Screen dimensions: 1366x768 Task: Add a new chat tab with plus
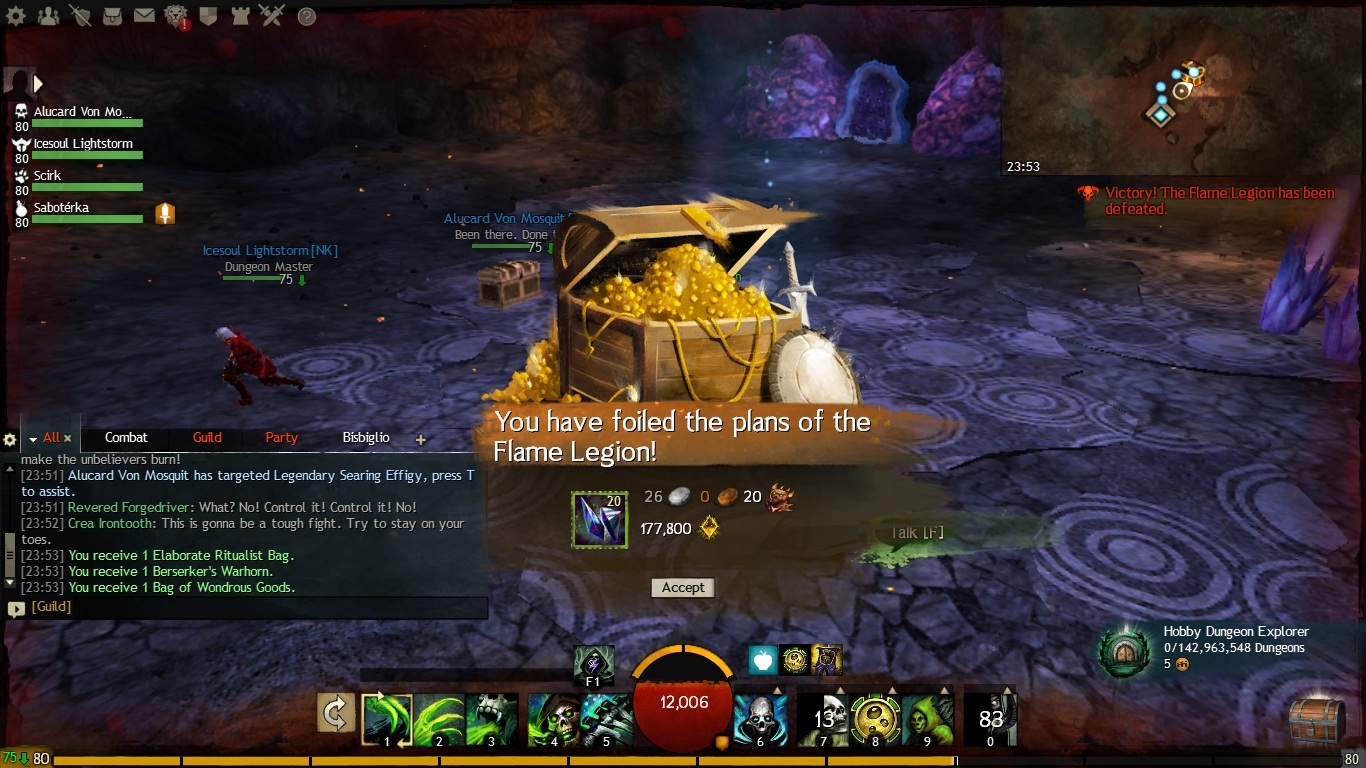click(421, 439)
